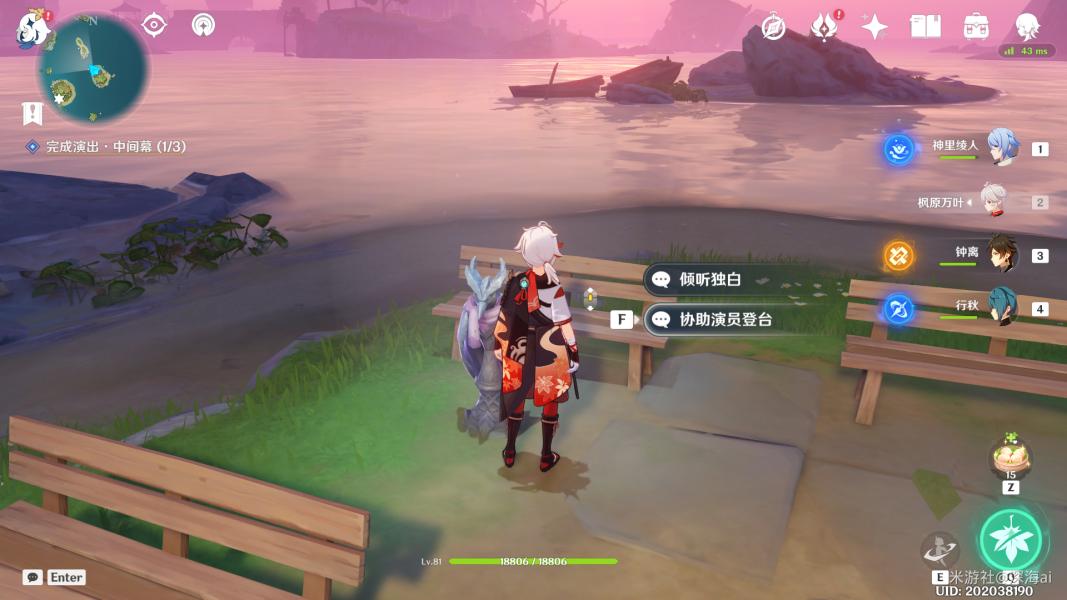1067x600 pixels.
Task: Choose the 协助演员登台 dialogue option
Action: point(725,320)
